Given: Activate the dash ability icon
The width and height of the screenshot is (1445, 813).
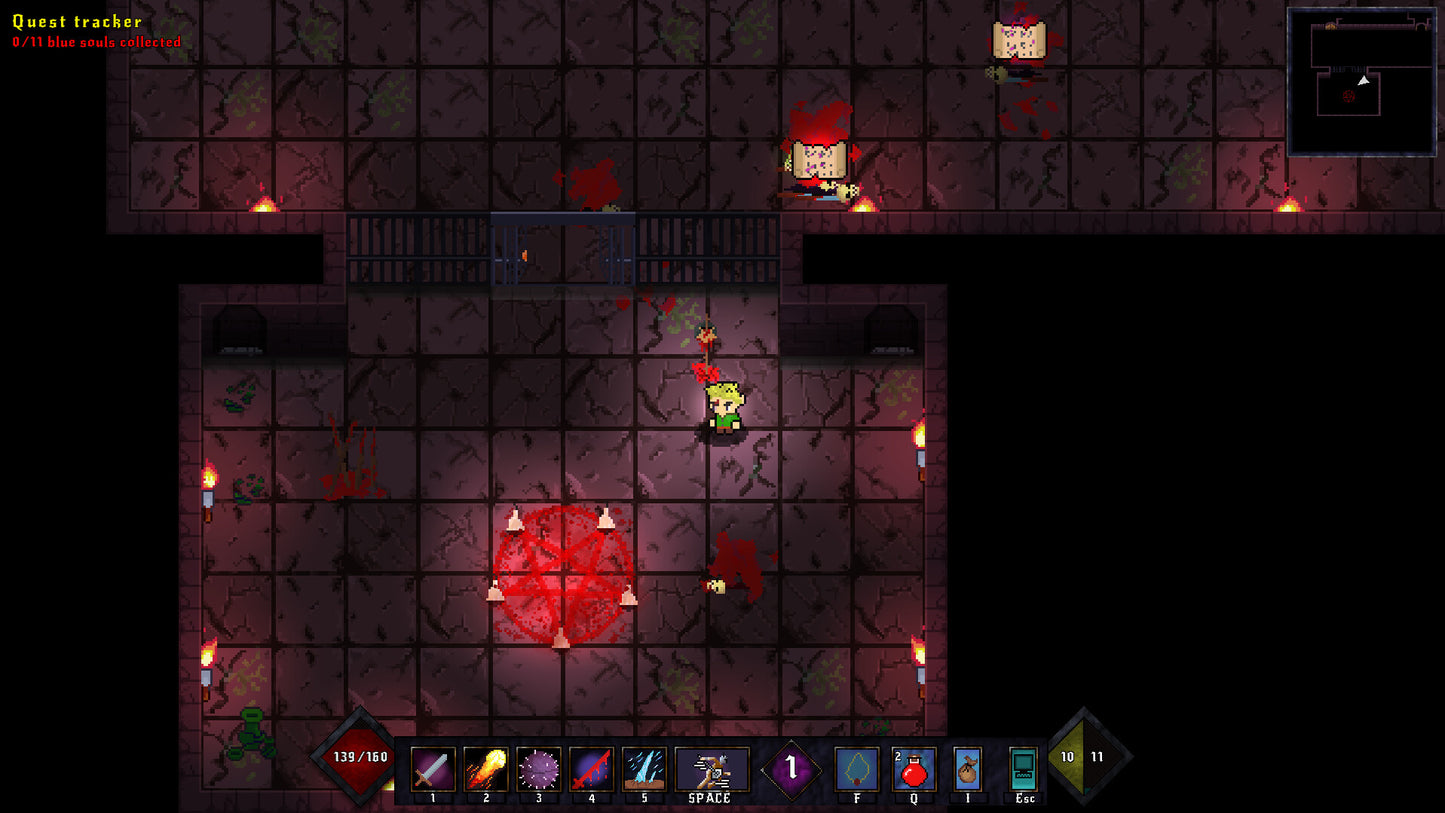Looking at the screenshot, I should pyautogui.click(x=712, y=770).
